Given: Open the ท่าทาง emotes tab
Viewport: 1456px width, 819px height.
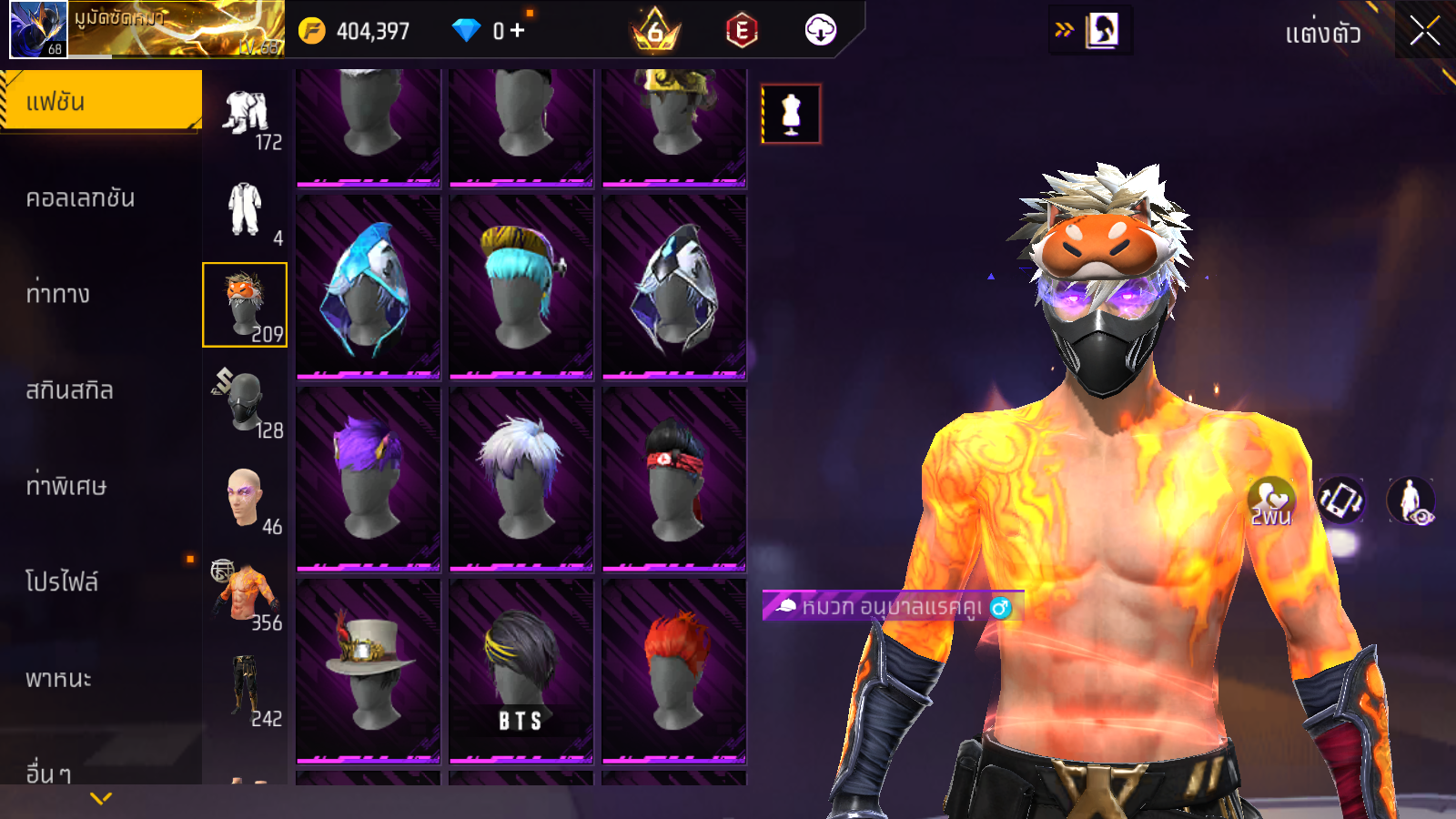Looking at the screenshot, I should click(58, 294).
